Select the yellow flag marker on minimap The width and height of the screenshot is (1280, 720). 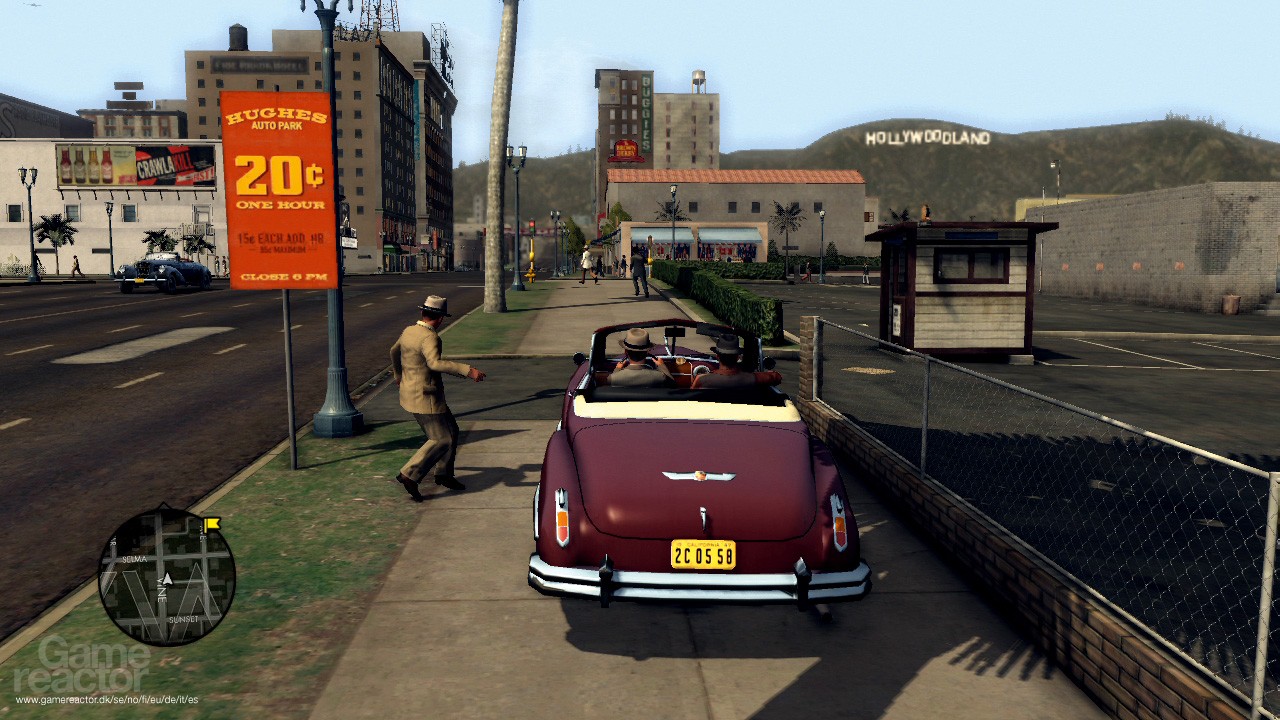click(211, 524)
